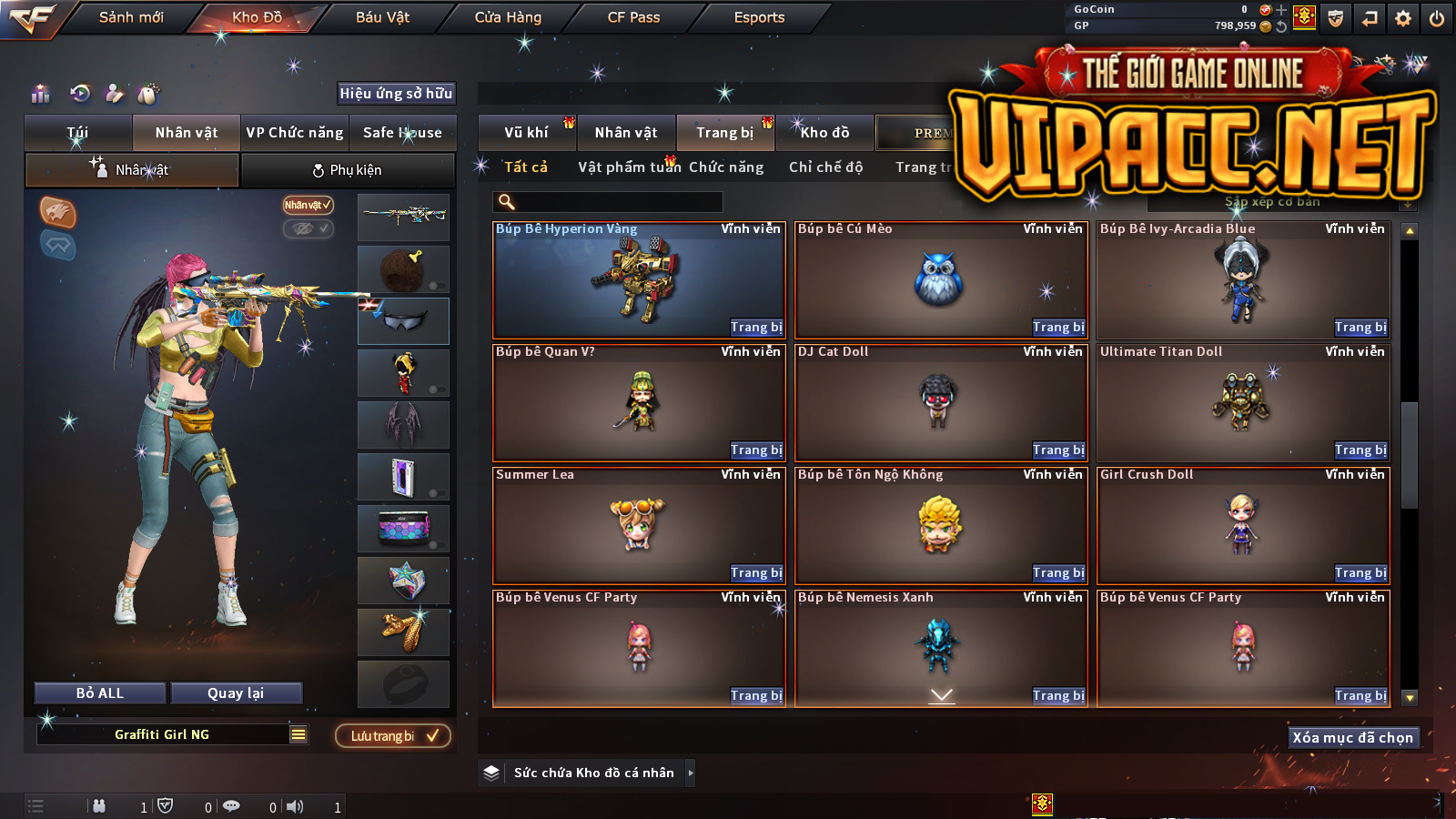This screenshot has height=819, width=1456.
Task: Go to the Esports tab
Action: [759, 17]
